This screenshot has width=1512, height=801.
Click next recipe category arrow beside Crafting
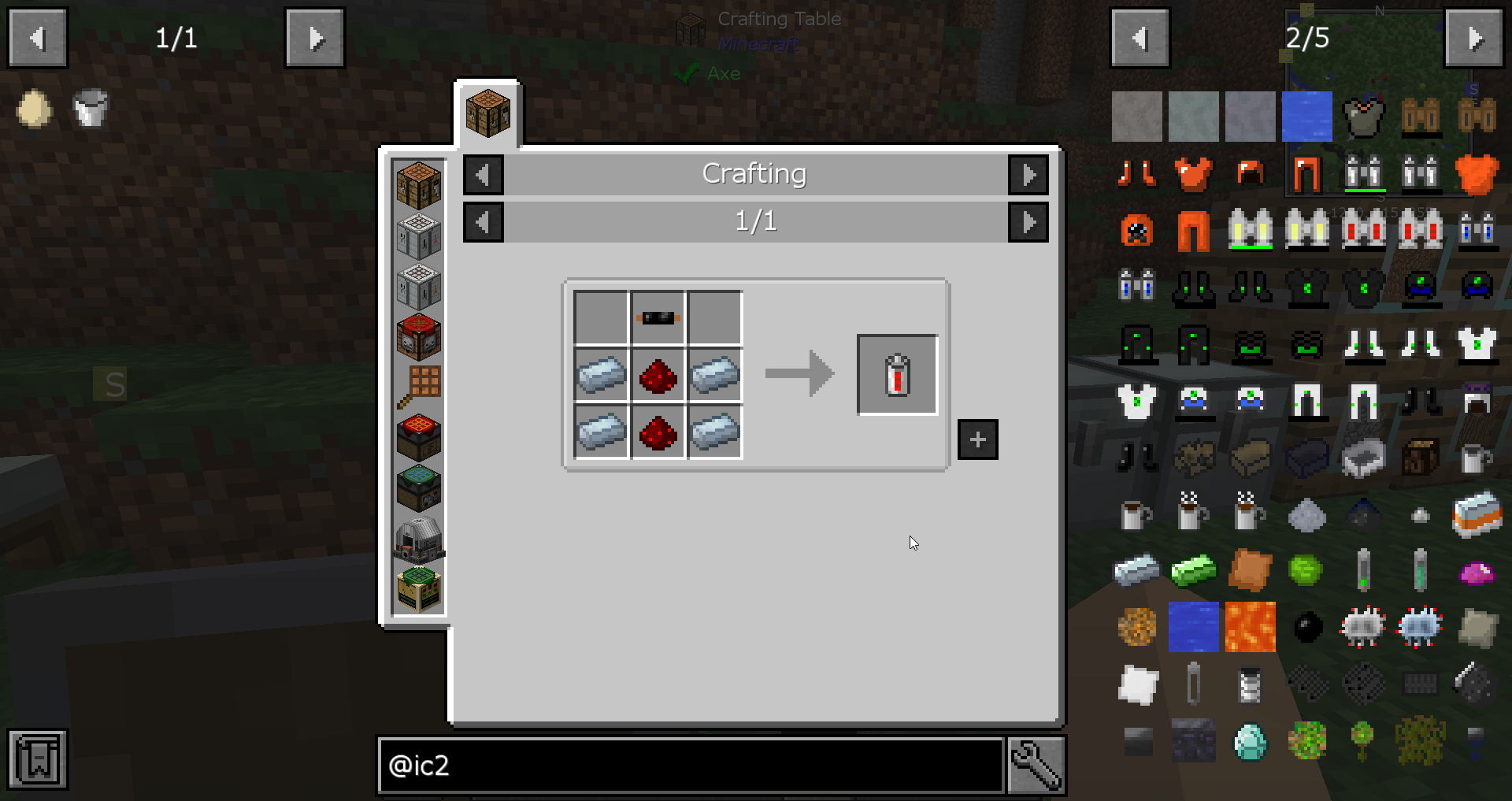click(1028, 174)
